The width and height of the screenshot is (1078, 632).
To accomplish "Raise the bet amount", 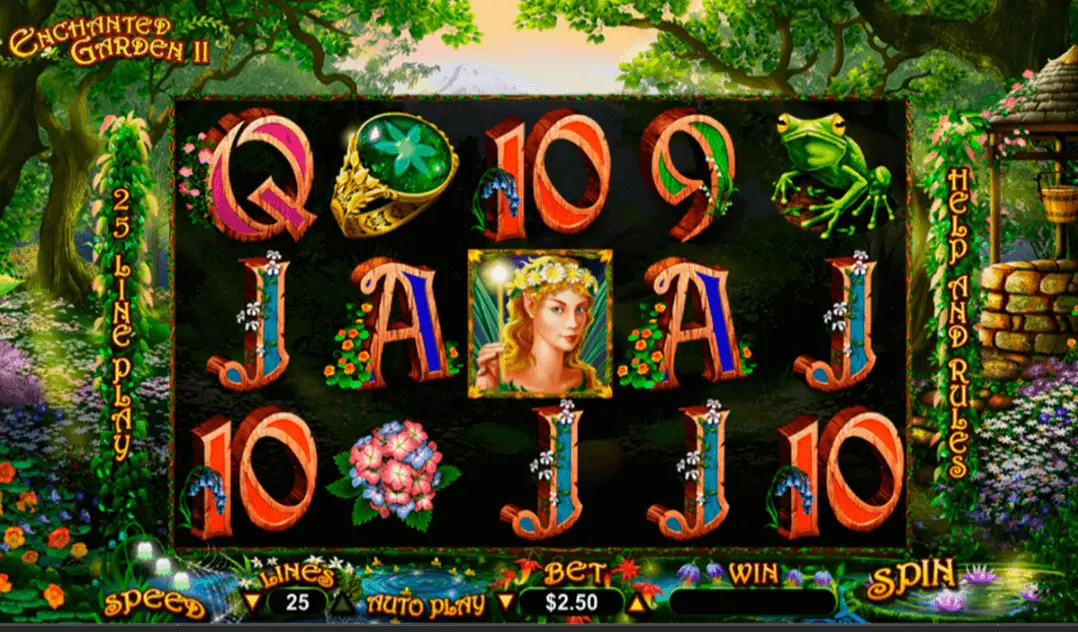I will coord(634,603).
